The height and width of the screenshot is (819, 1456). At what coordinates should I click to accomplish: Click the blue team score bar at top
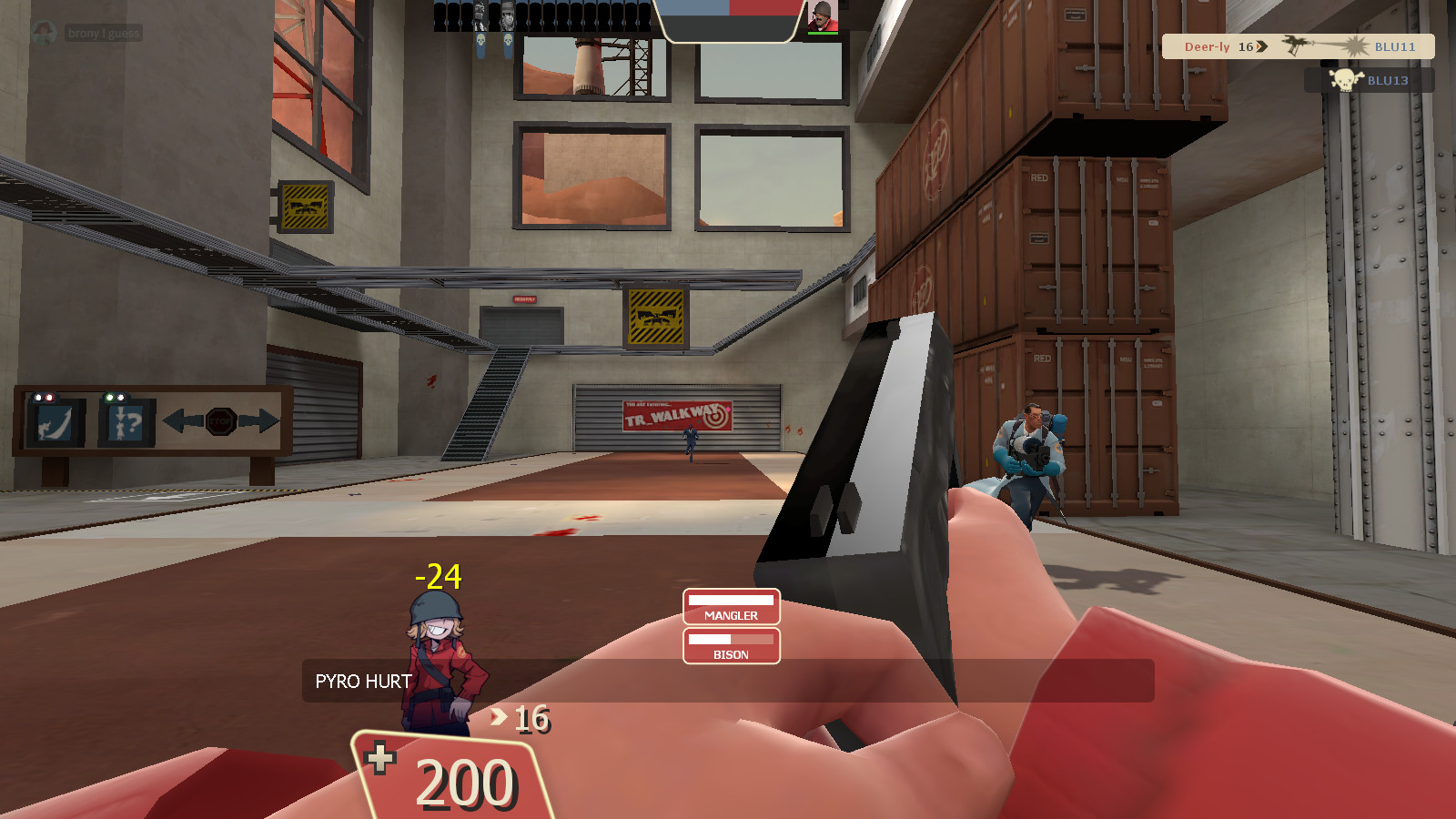(696, 9)
